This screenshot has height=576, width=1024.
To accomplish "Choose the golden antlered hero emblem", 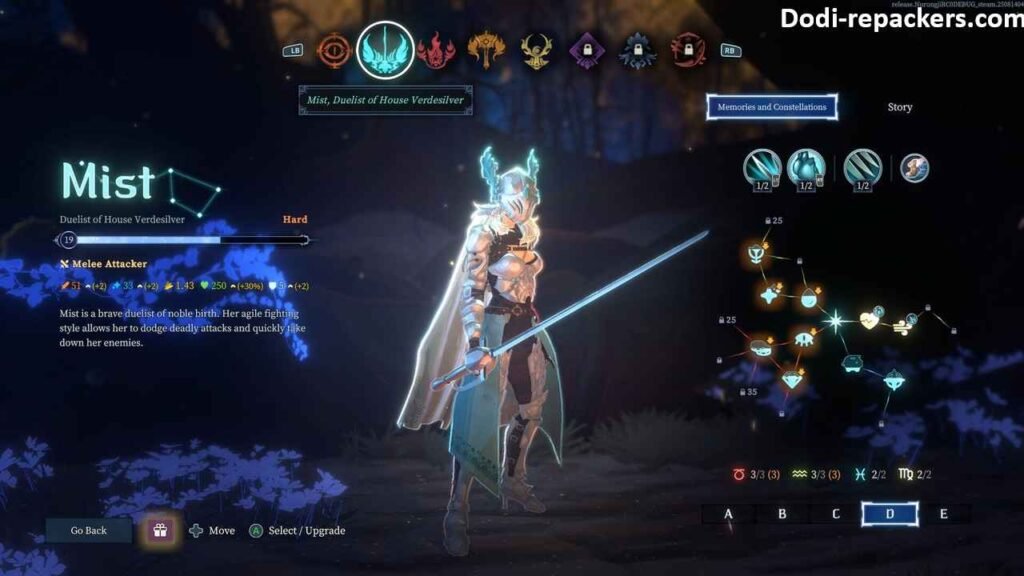I will click(536, 51).
